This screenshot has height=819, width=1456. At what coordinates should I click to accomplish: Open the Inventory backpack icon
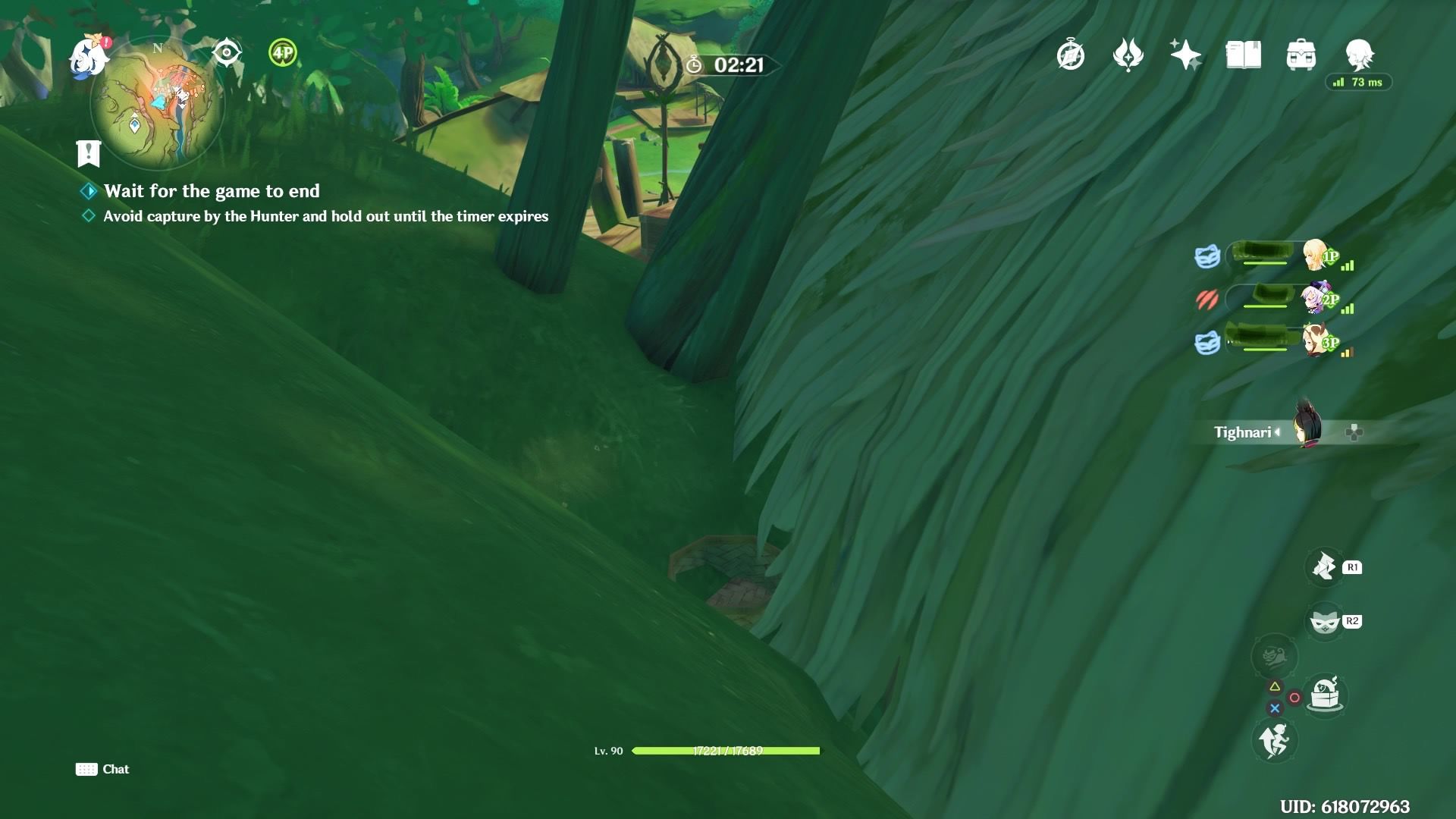(x=1302, y=55)
